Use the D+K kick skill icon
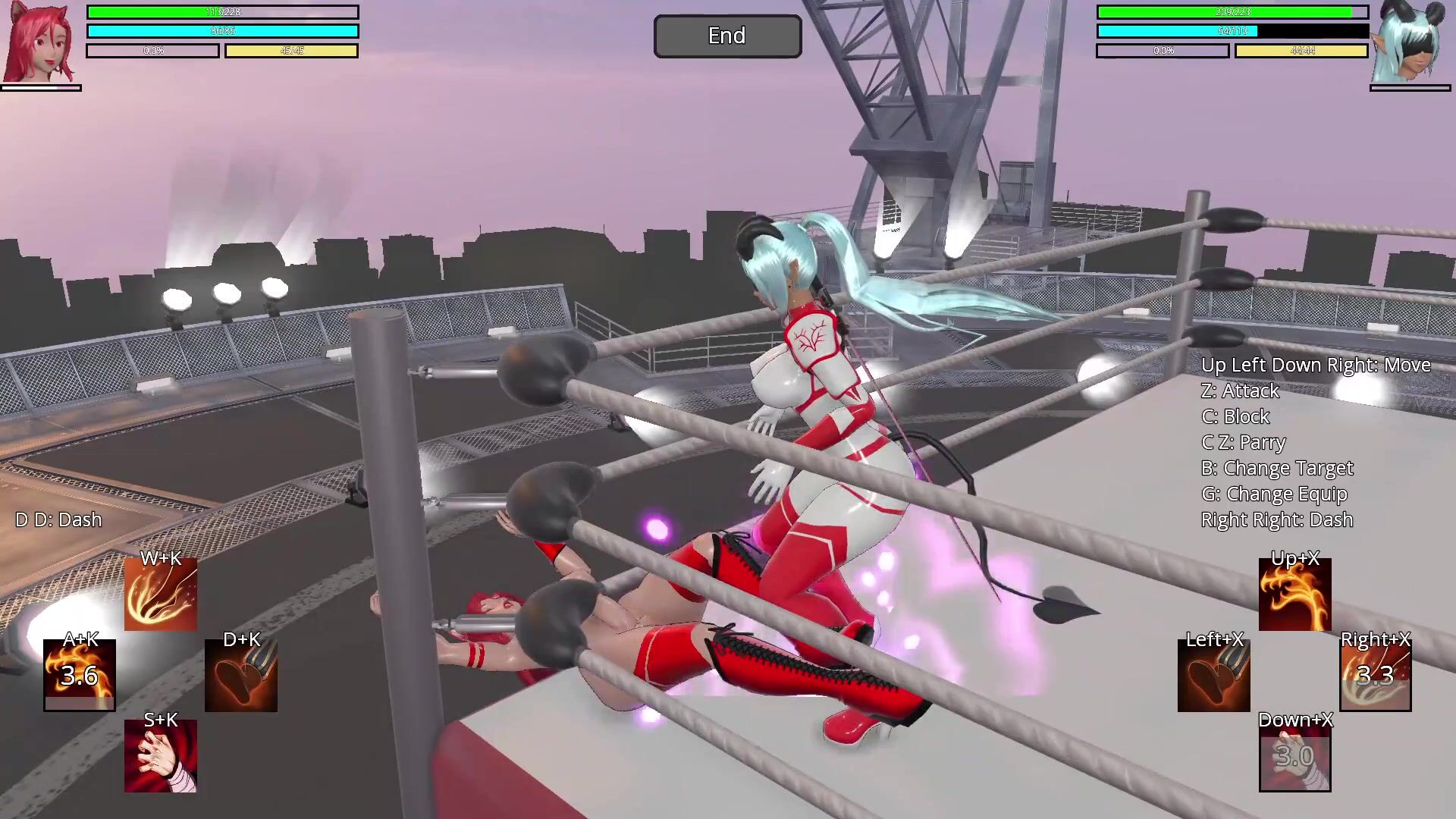1456x819 pixels. tap(241, 675)
